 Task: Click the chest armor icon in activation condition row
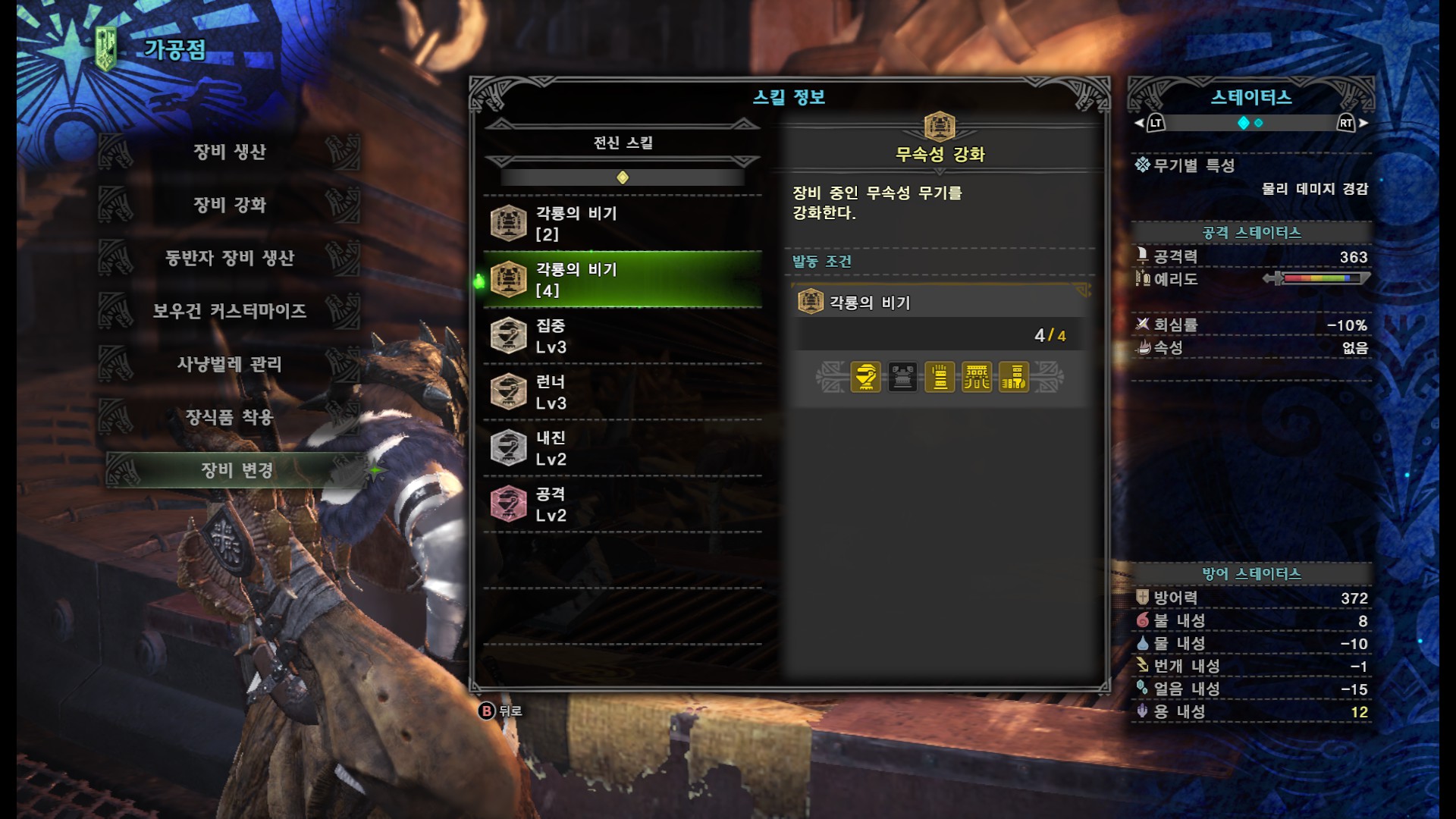(x=904, y=376)
